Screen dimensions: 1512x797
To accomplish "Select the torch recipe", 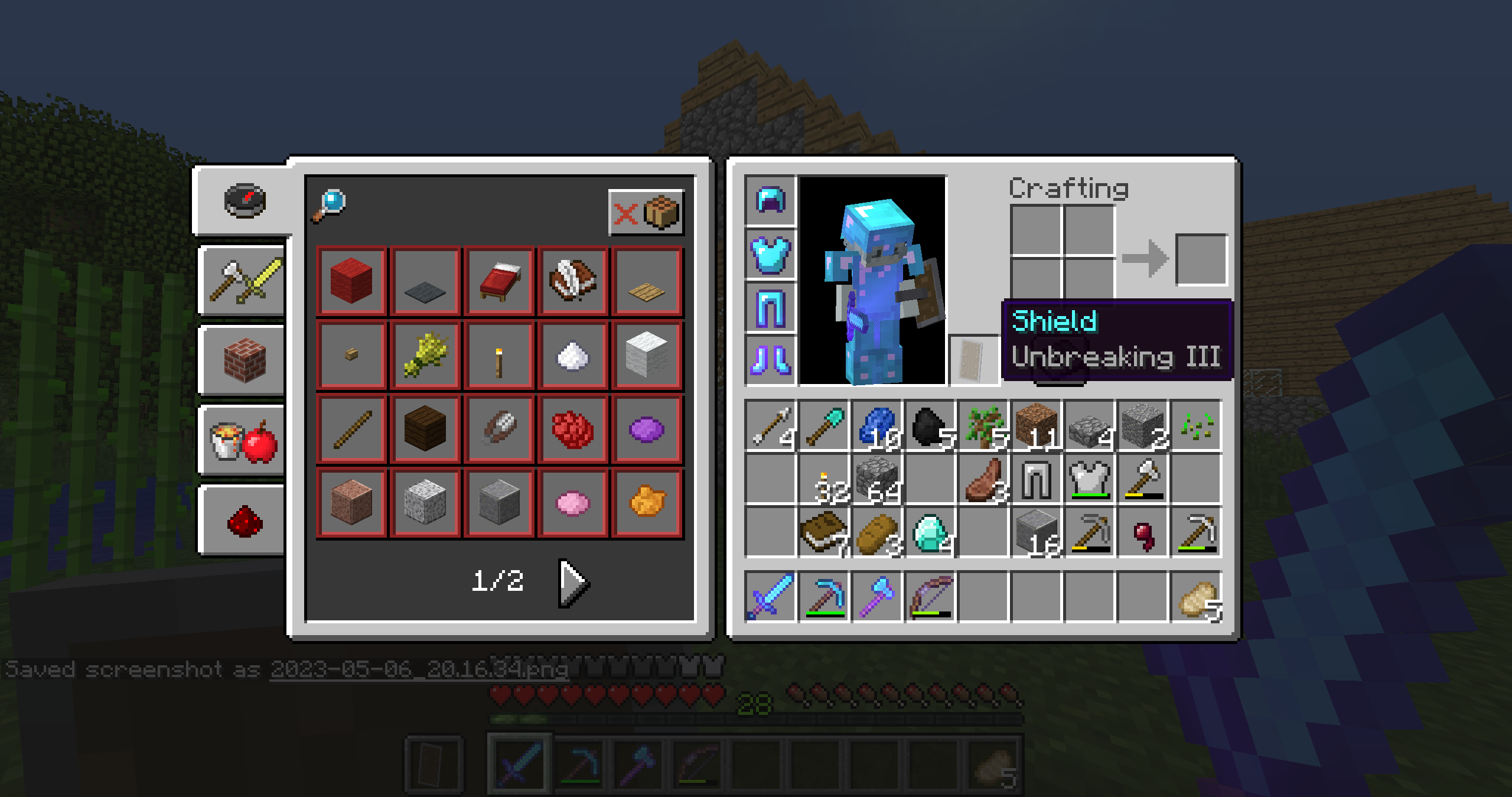I will click(500, 354).
